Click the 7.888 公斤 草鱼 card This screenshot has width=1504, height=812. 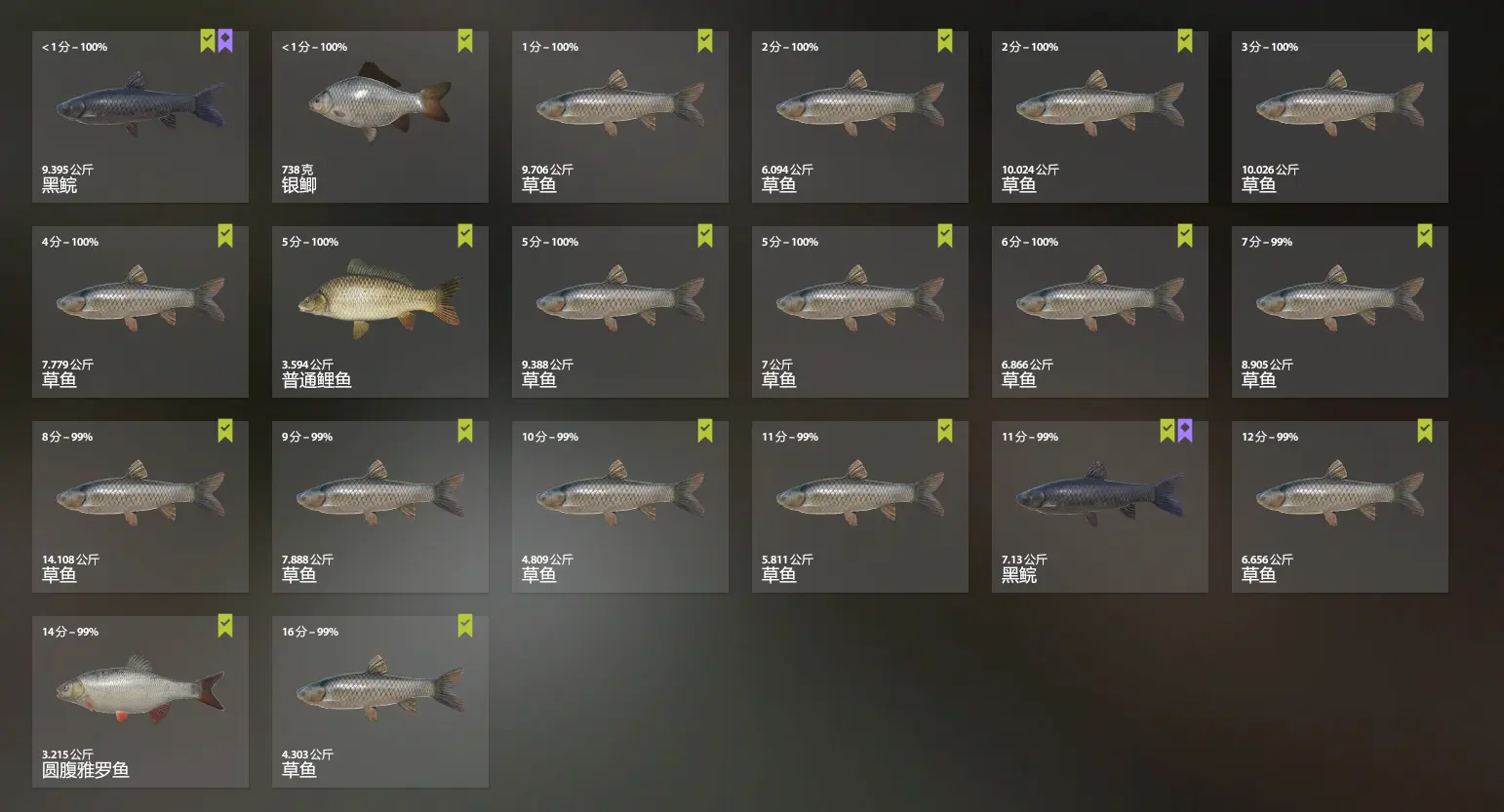click(379, 507)
